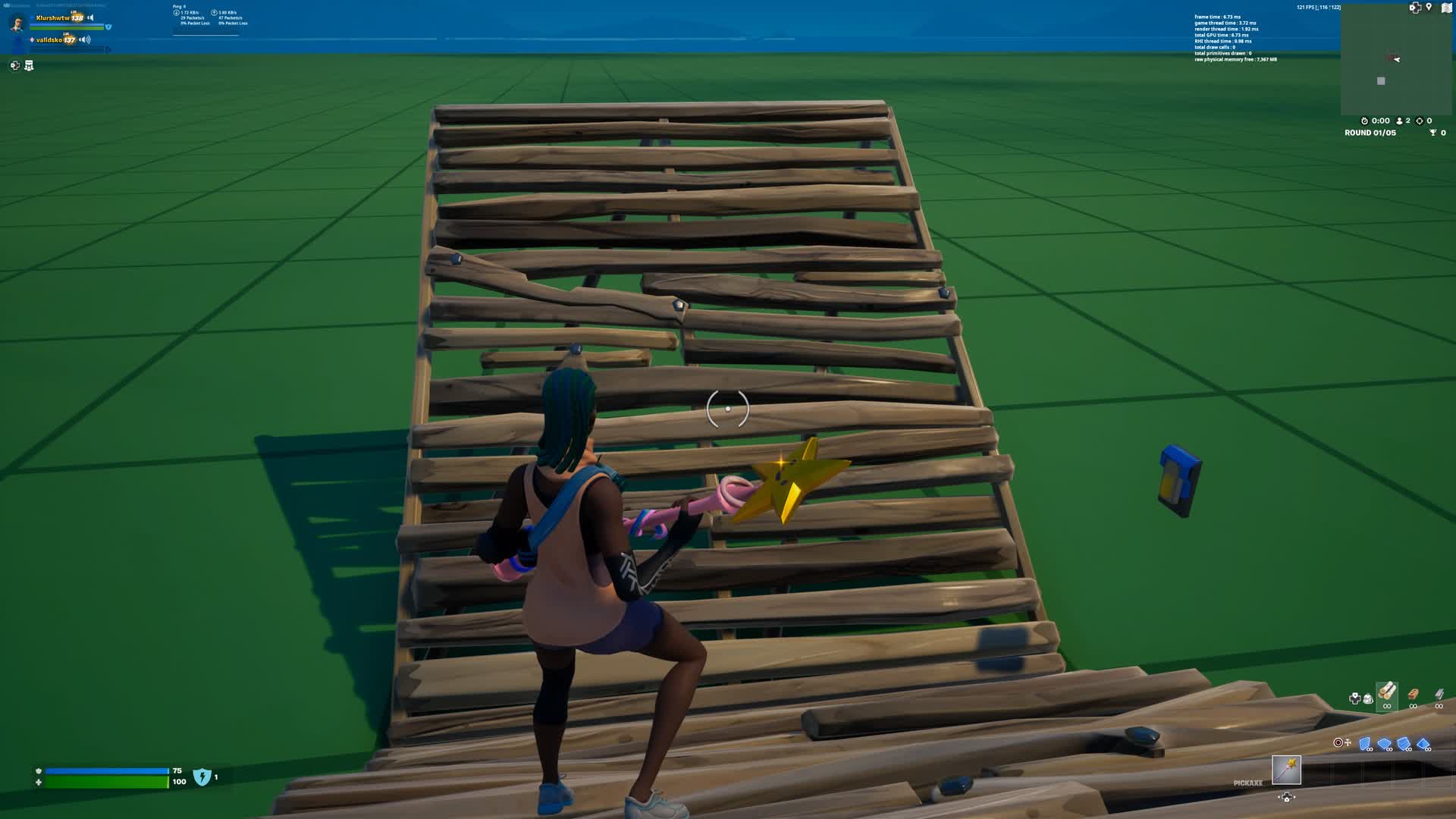Viewport: 1456px width, 819px height.
Task: Click the right arrow beside the pickaxe slot
Action: [1296, 797]
